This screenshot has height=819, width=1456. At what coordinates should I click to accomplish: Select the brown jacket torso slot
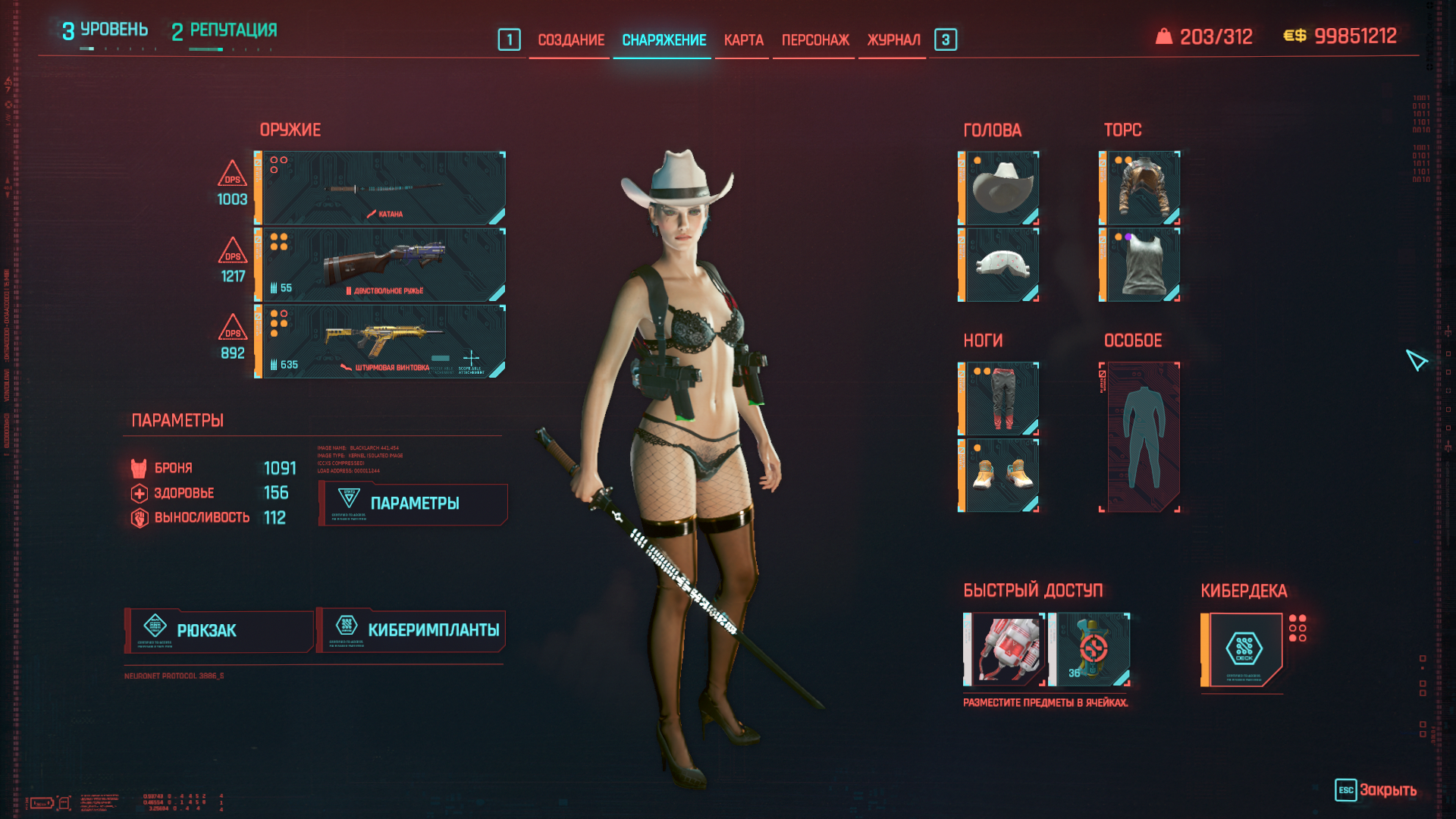[1141, 188]
